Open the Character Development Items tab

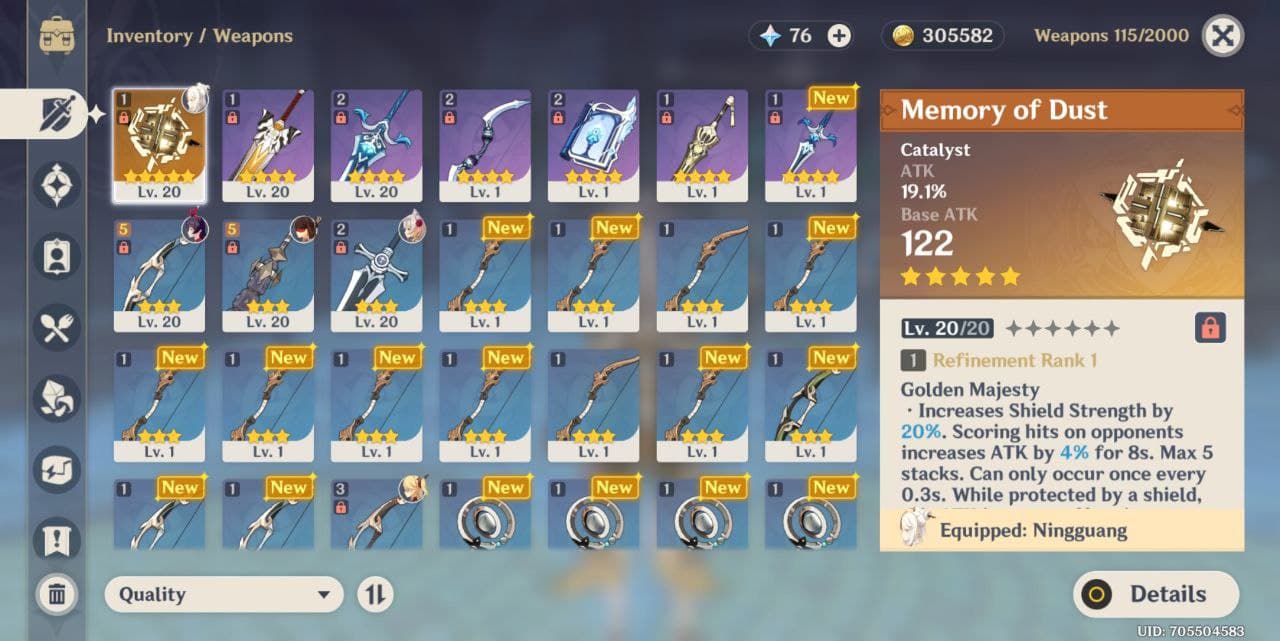57,256
